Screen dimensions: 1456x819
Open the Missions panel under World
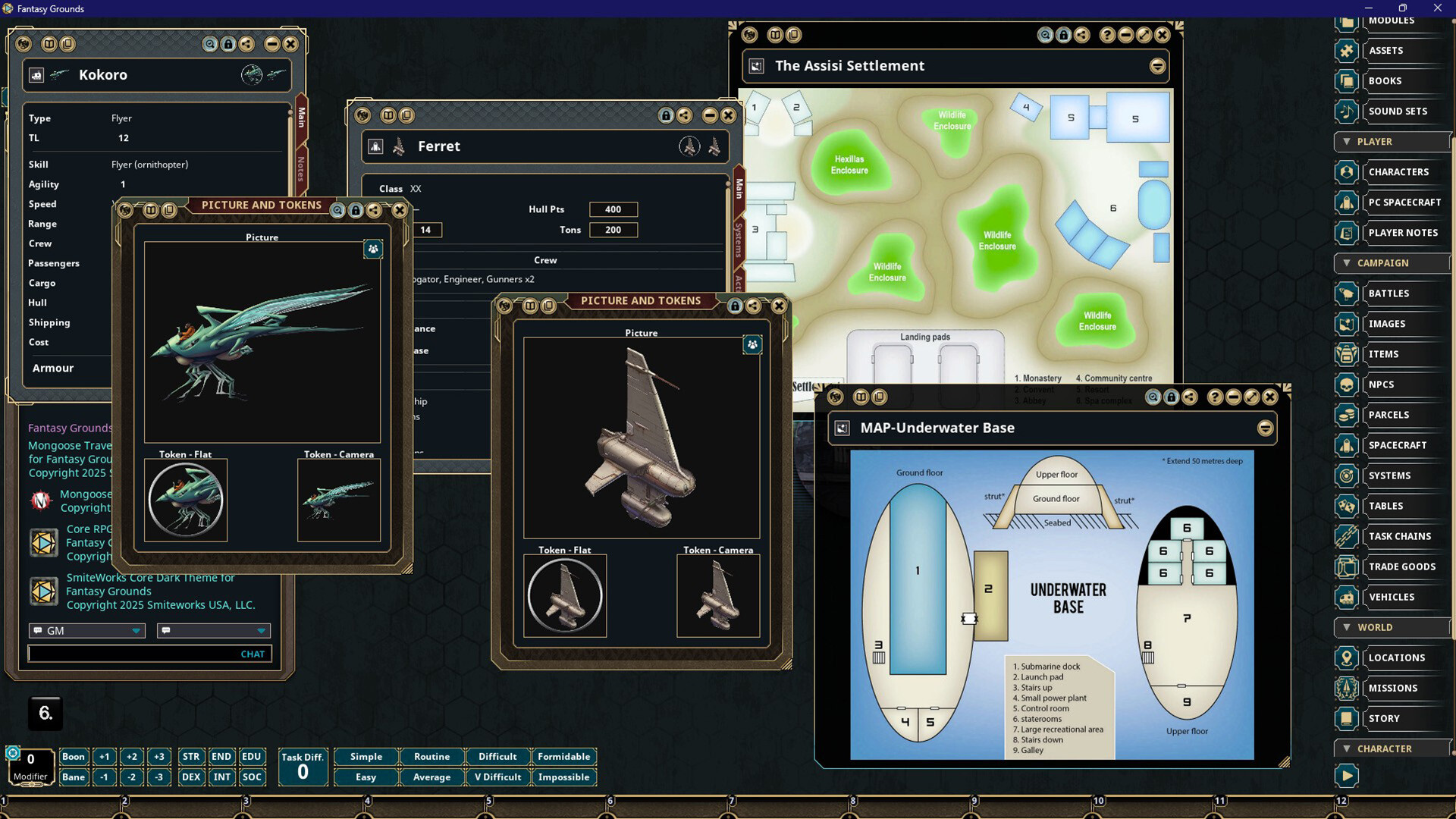tap(1395, 688)
